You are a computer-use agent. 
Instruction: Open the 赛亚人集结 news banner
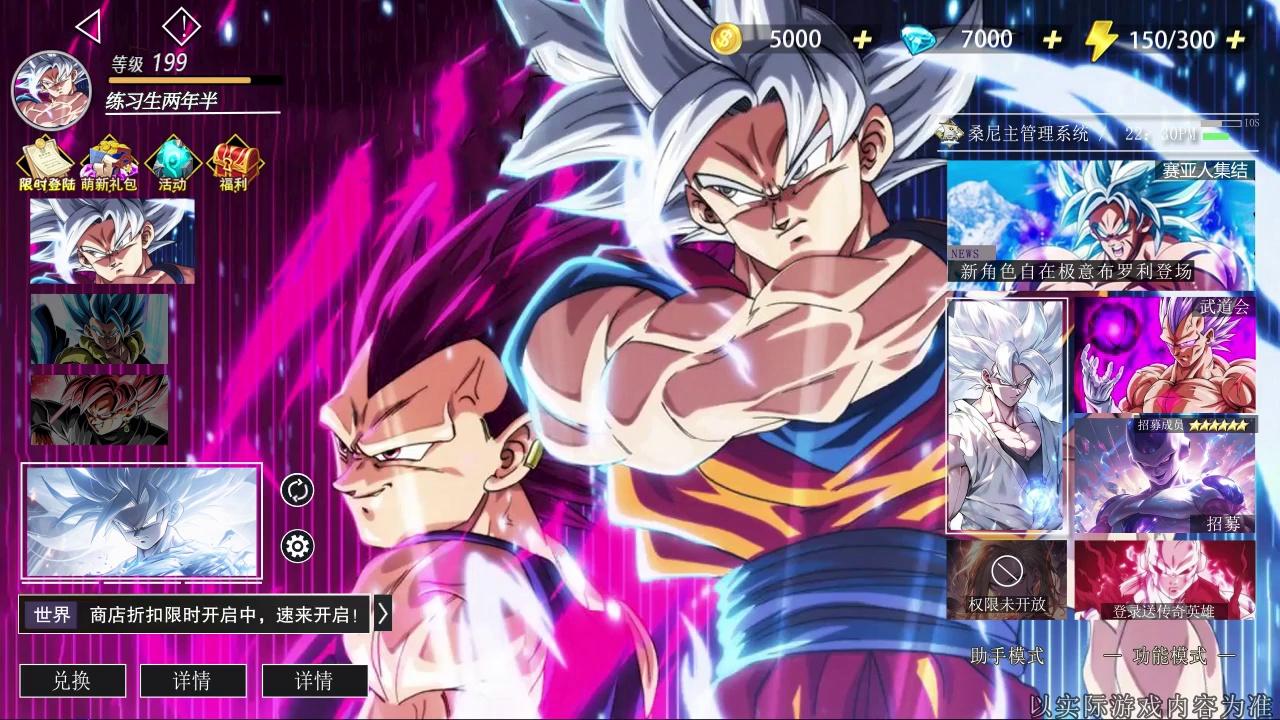click(x=1100, y=222)
